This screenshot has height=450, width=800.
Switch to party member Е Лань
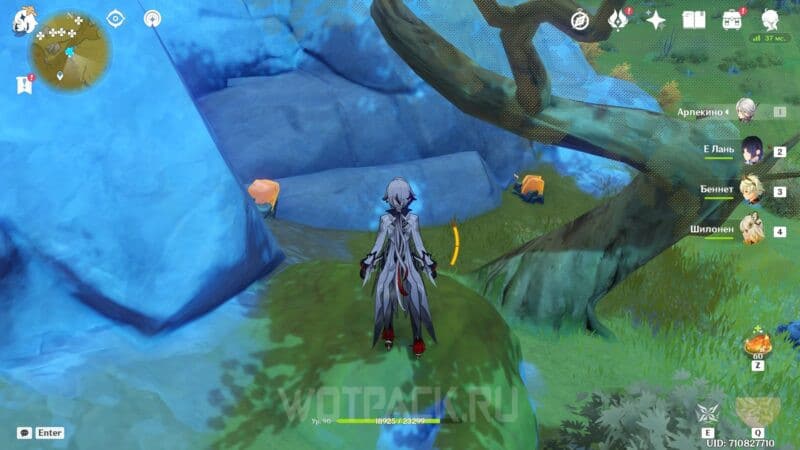coord(752,150)
